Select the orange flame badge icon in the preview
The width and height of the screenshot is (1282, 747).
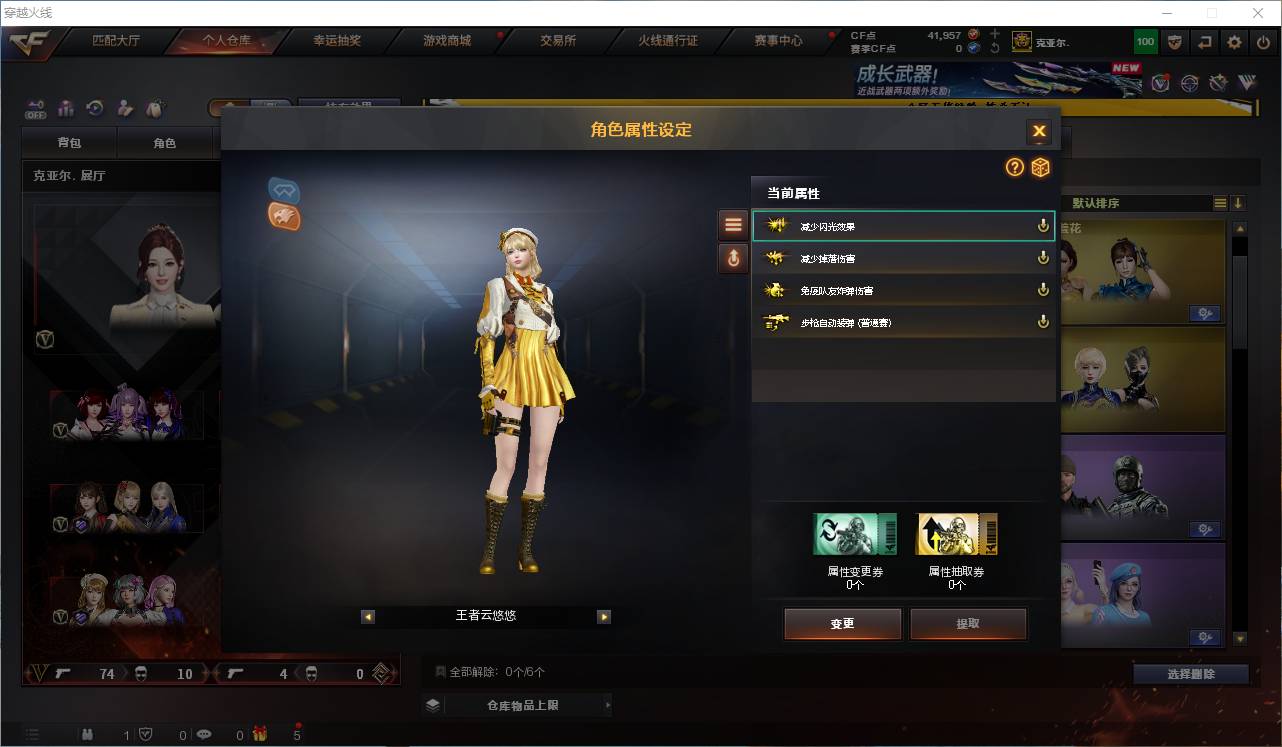pos(284,216)
